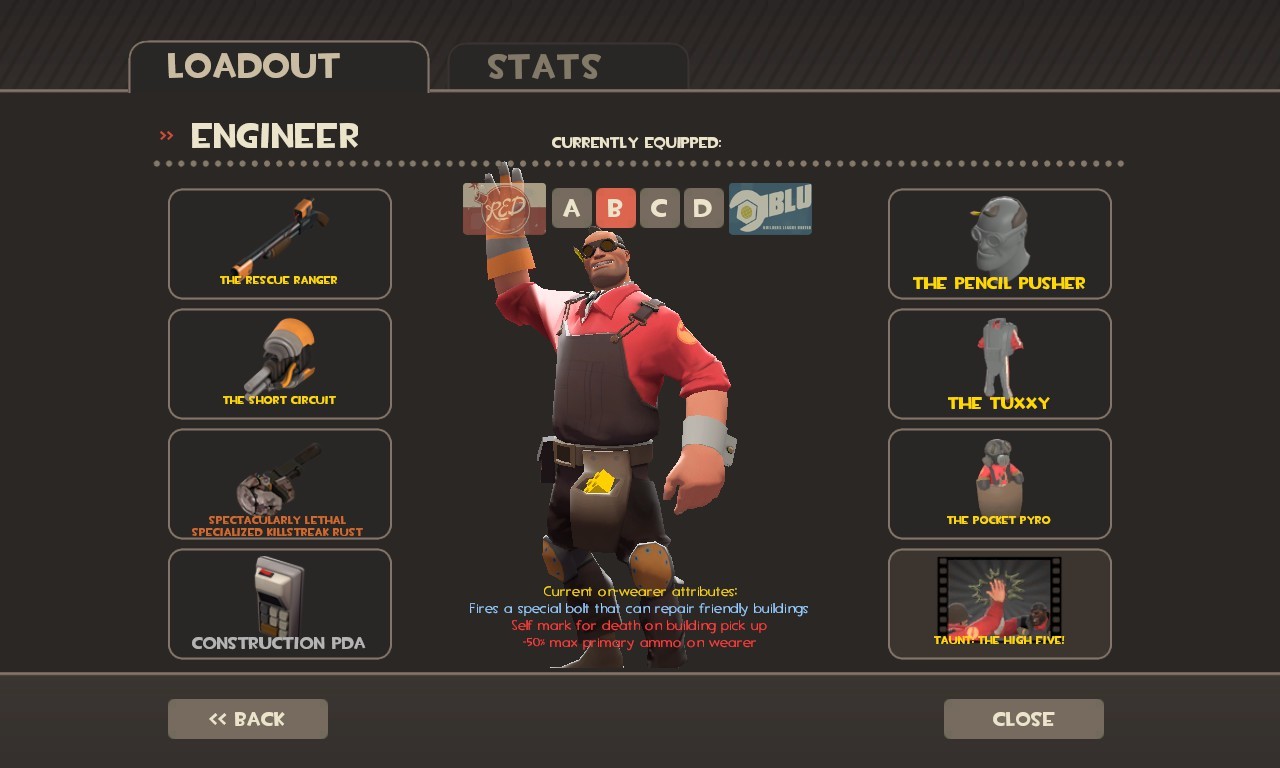
Task: Equip the Short Circuit
Action: tap(279, 363)
